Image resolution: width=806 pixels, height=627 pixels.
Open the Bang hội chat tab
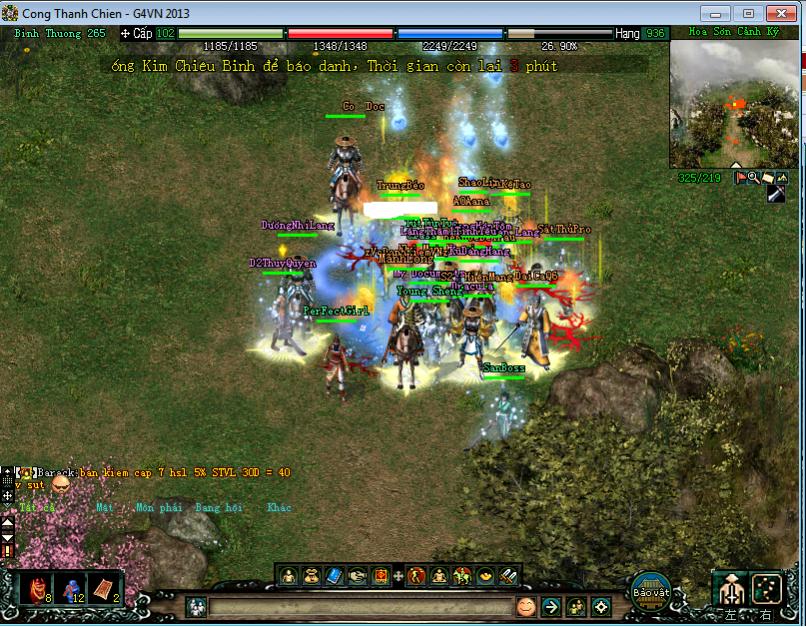219,507
